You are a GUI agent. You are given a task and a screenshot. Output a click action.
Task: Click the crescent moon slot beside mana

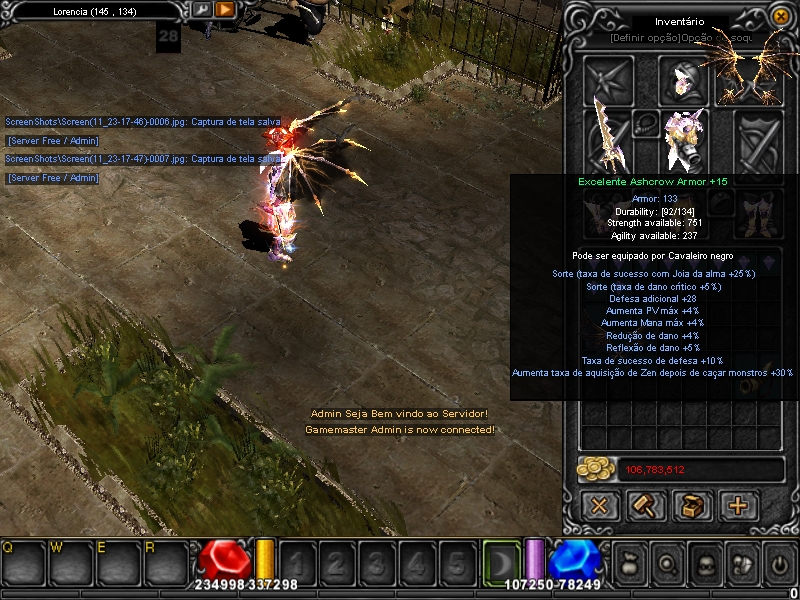point(499,562)
